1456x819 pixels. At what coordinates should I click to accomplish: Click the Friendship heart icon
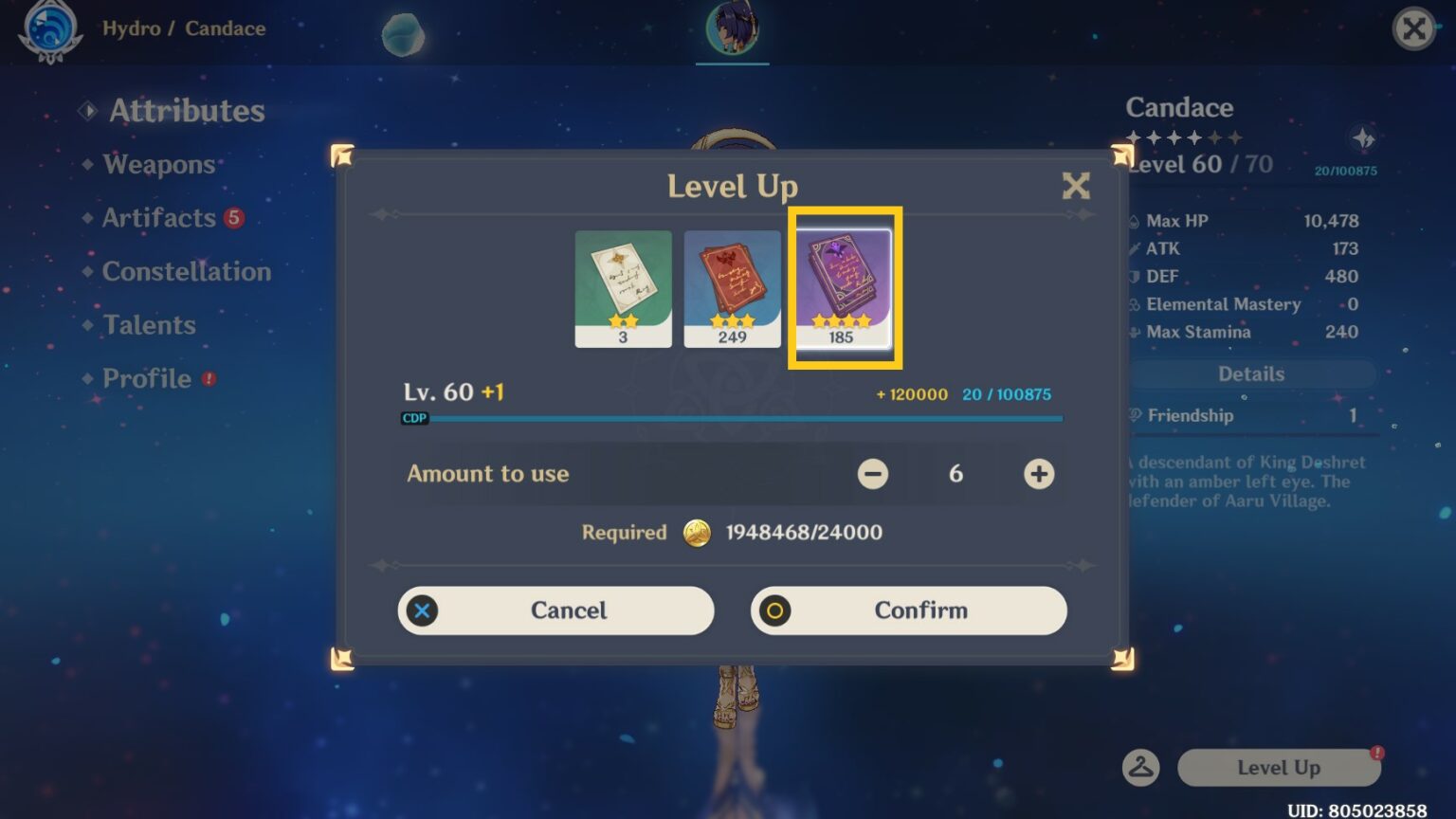[1136, 415]
